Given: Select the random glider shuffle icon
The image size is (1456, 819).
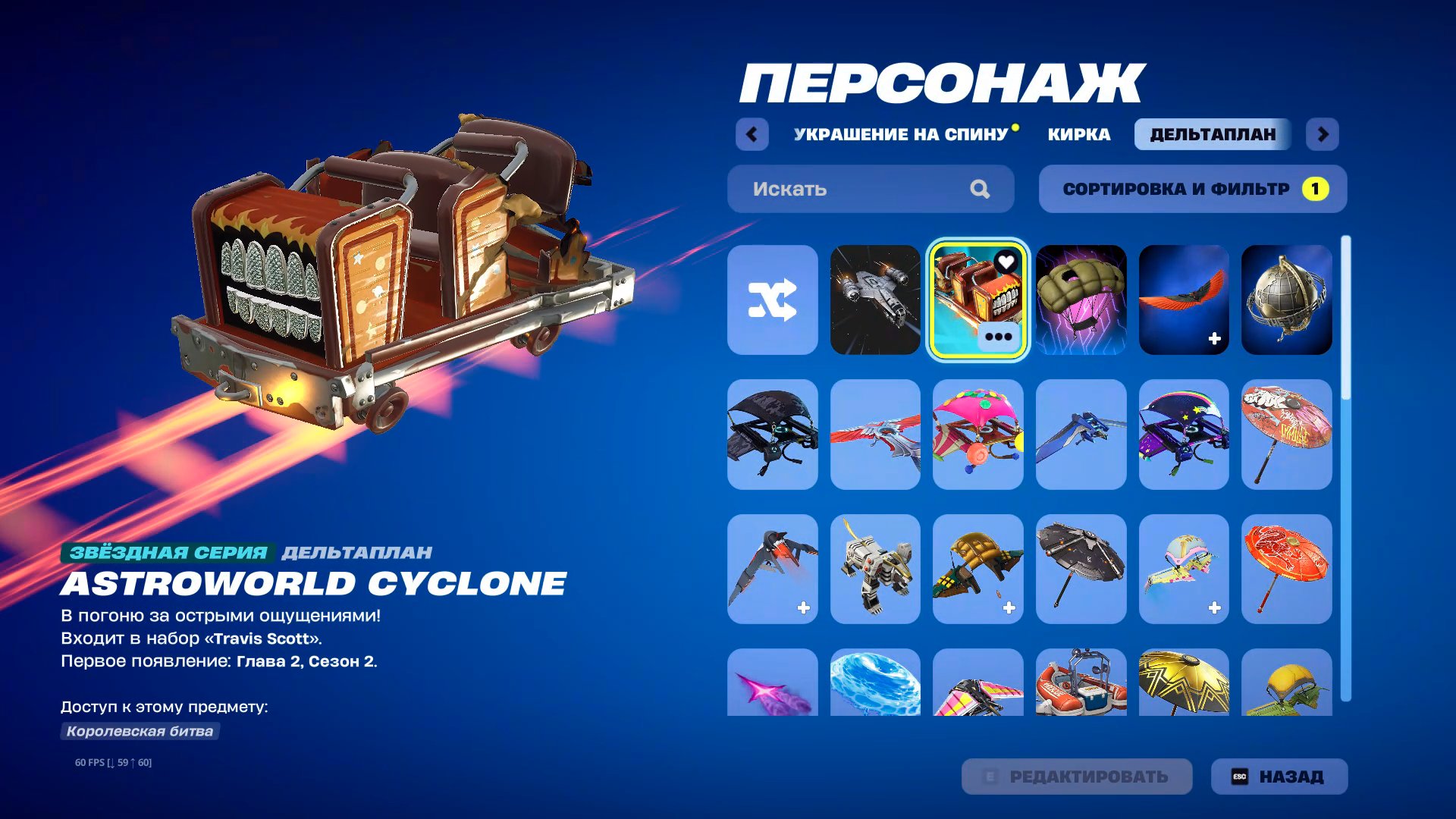Looking at the screenshot, I should click(772, 298).
